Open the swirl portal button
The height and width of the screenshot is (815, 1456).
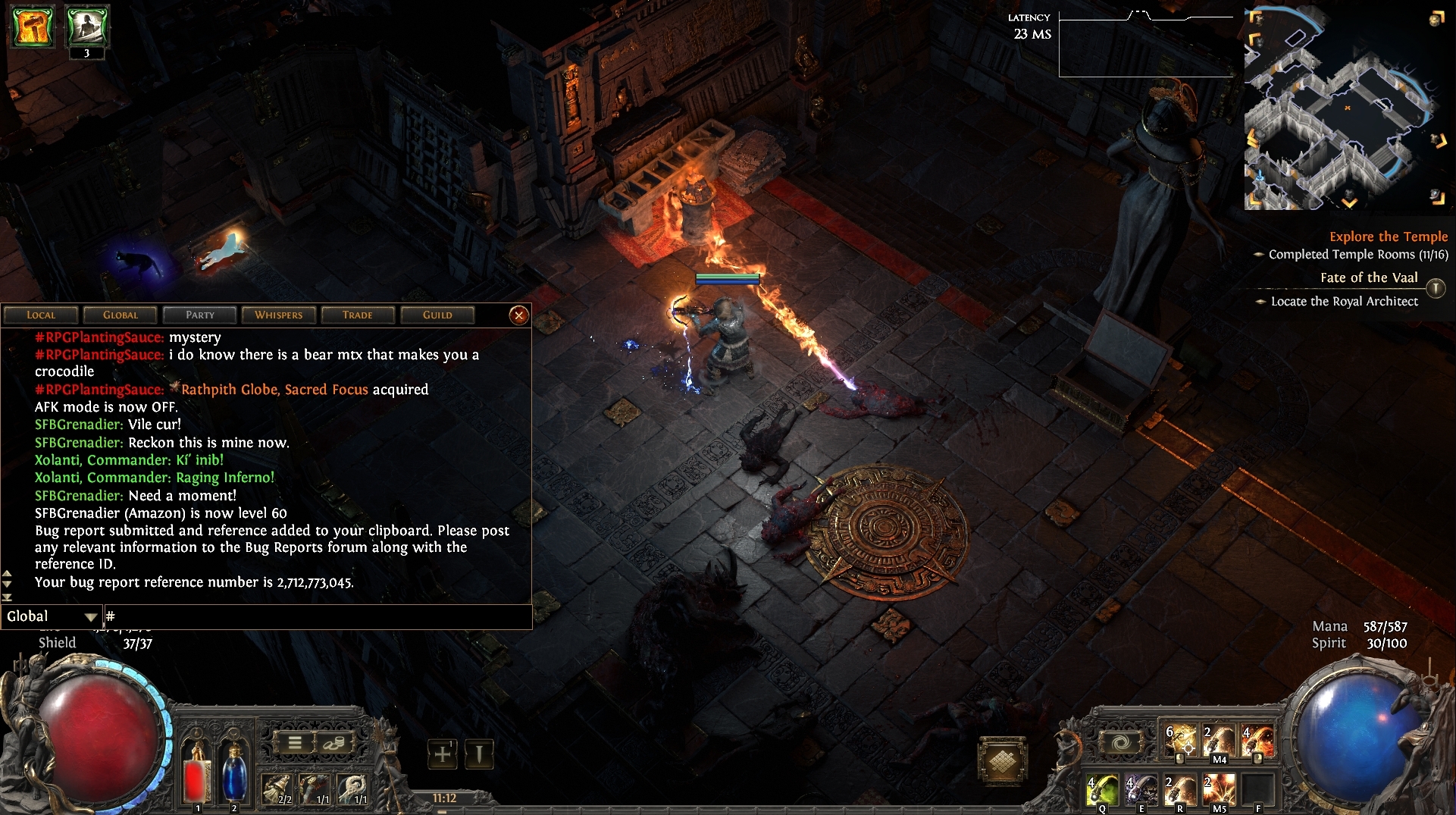click(1121, 743)
